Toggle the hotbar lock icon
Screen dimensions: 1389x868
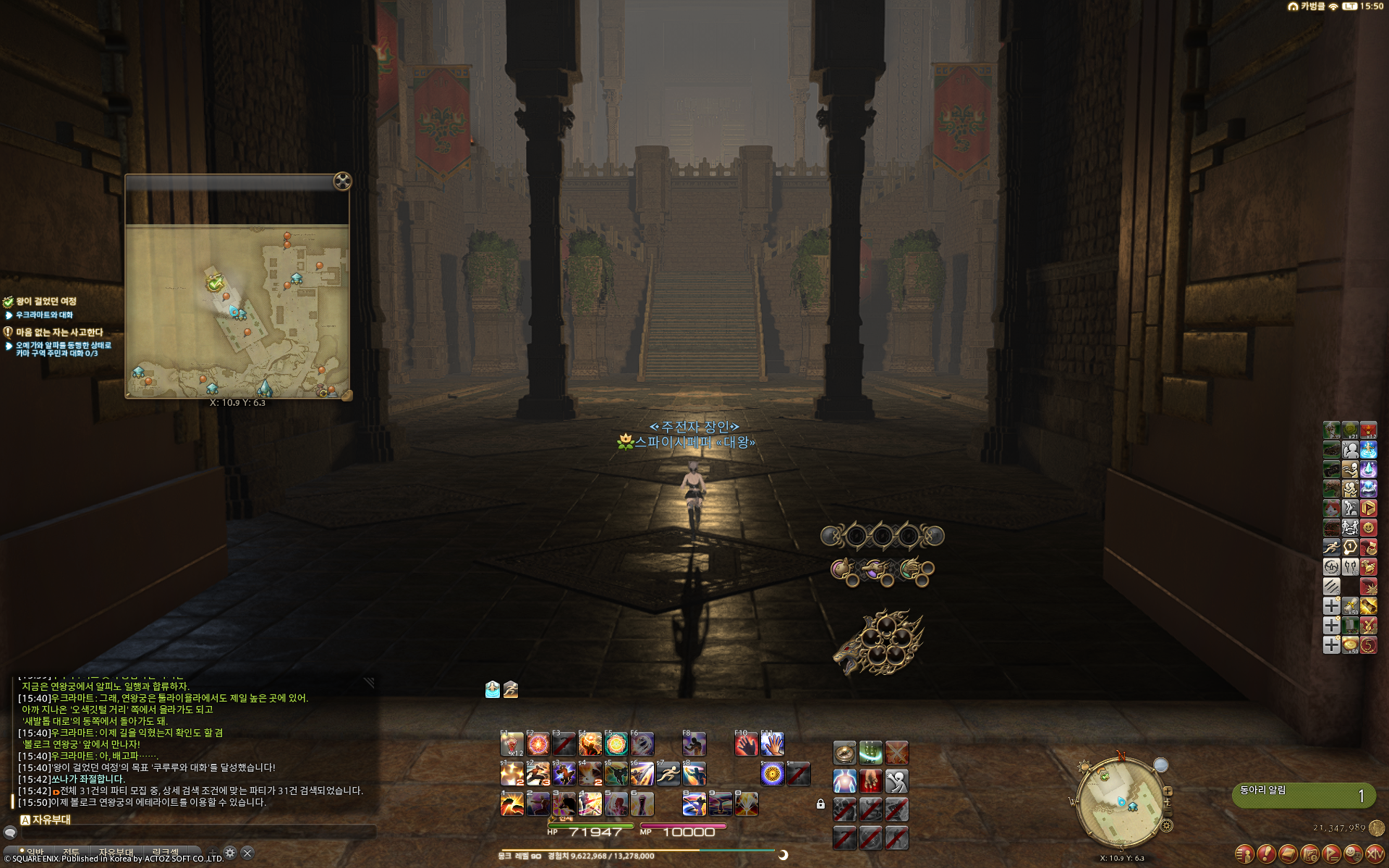click(820, 804)
